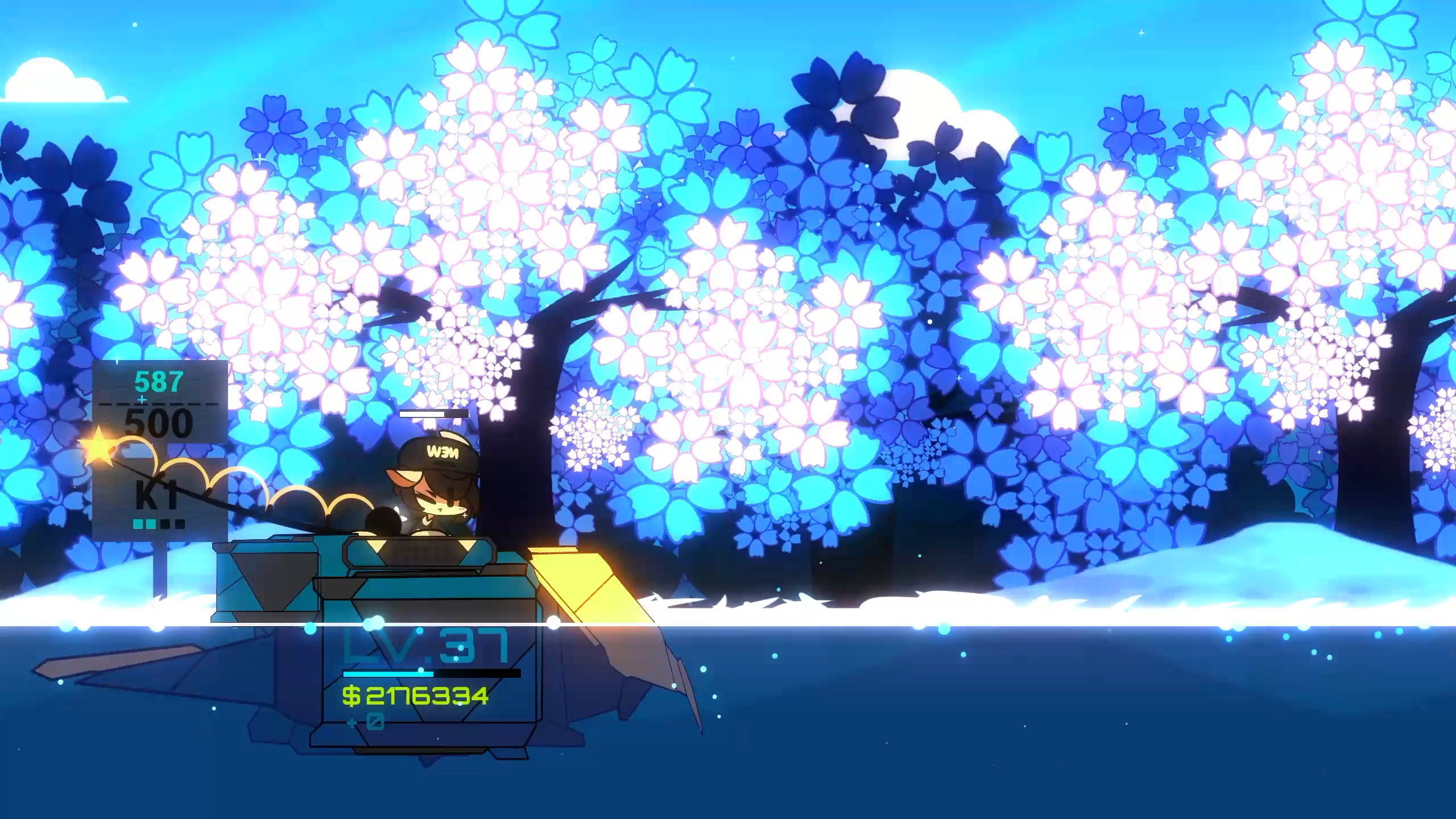Click the plus symbol under the 587 counter
Image resolution: width=1456 pixels, height=819 pixels.
tap(142, 399)
